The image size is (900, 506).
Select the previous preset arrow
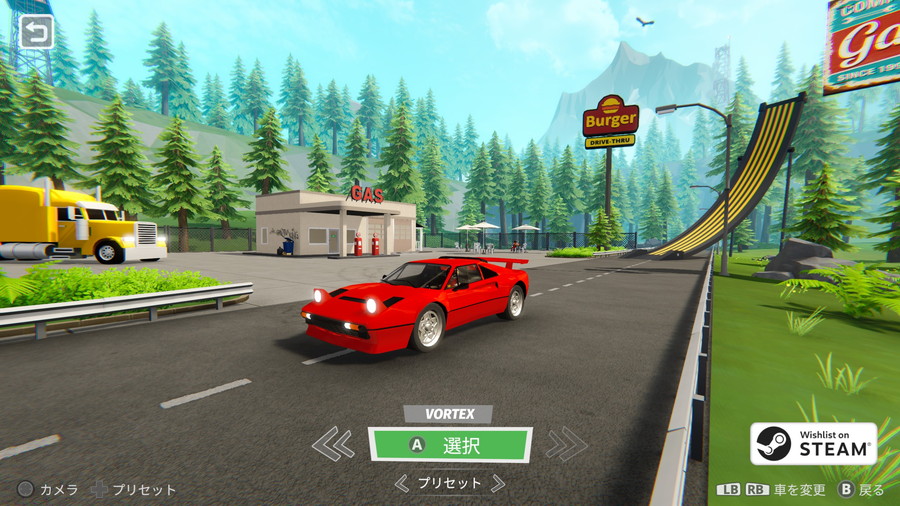click(x=402, y=484)
